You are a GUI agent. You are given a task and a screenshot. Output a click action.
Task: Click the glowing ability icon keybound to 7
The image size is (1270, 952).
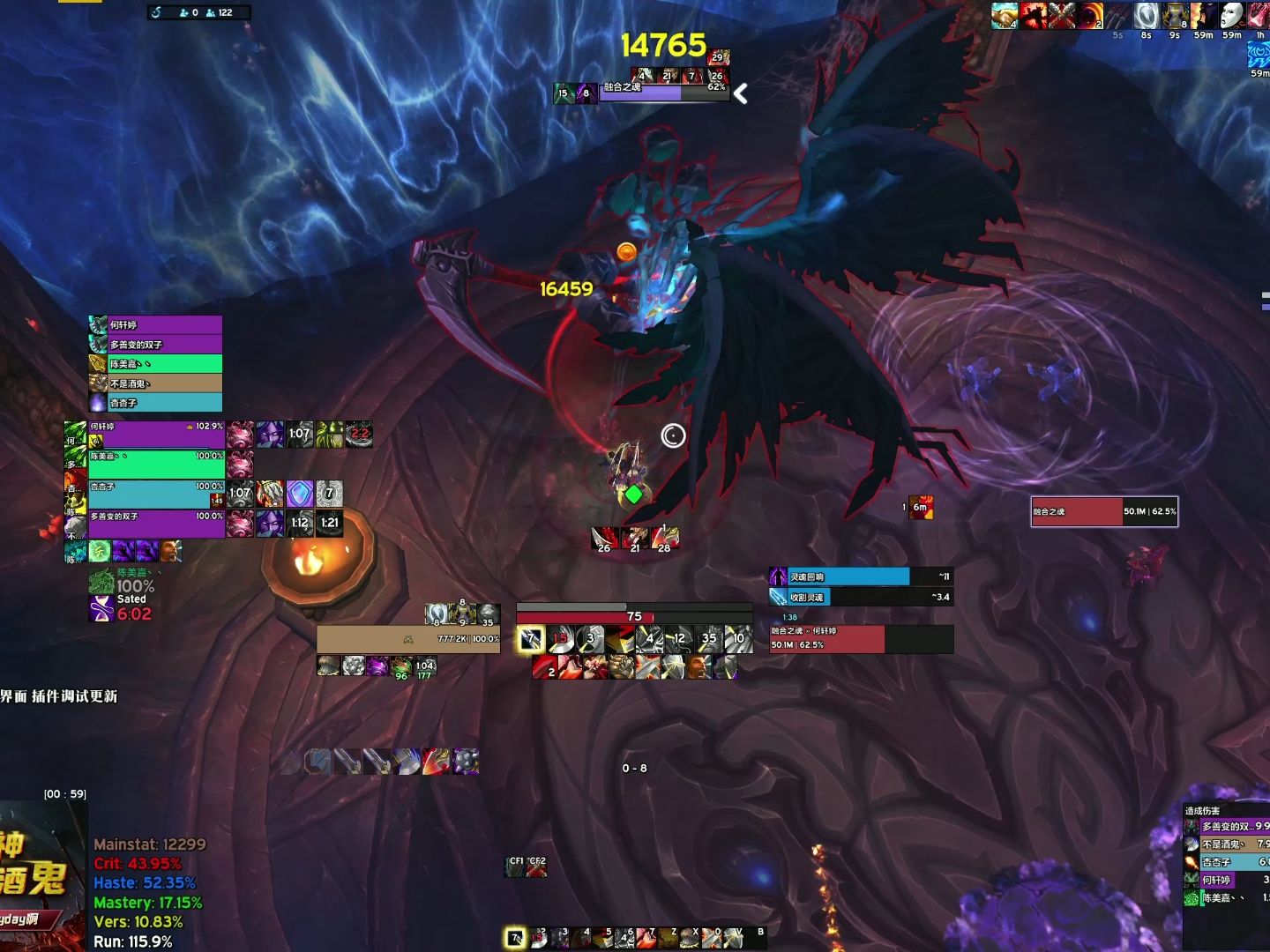pos(531,638)
